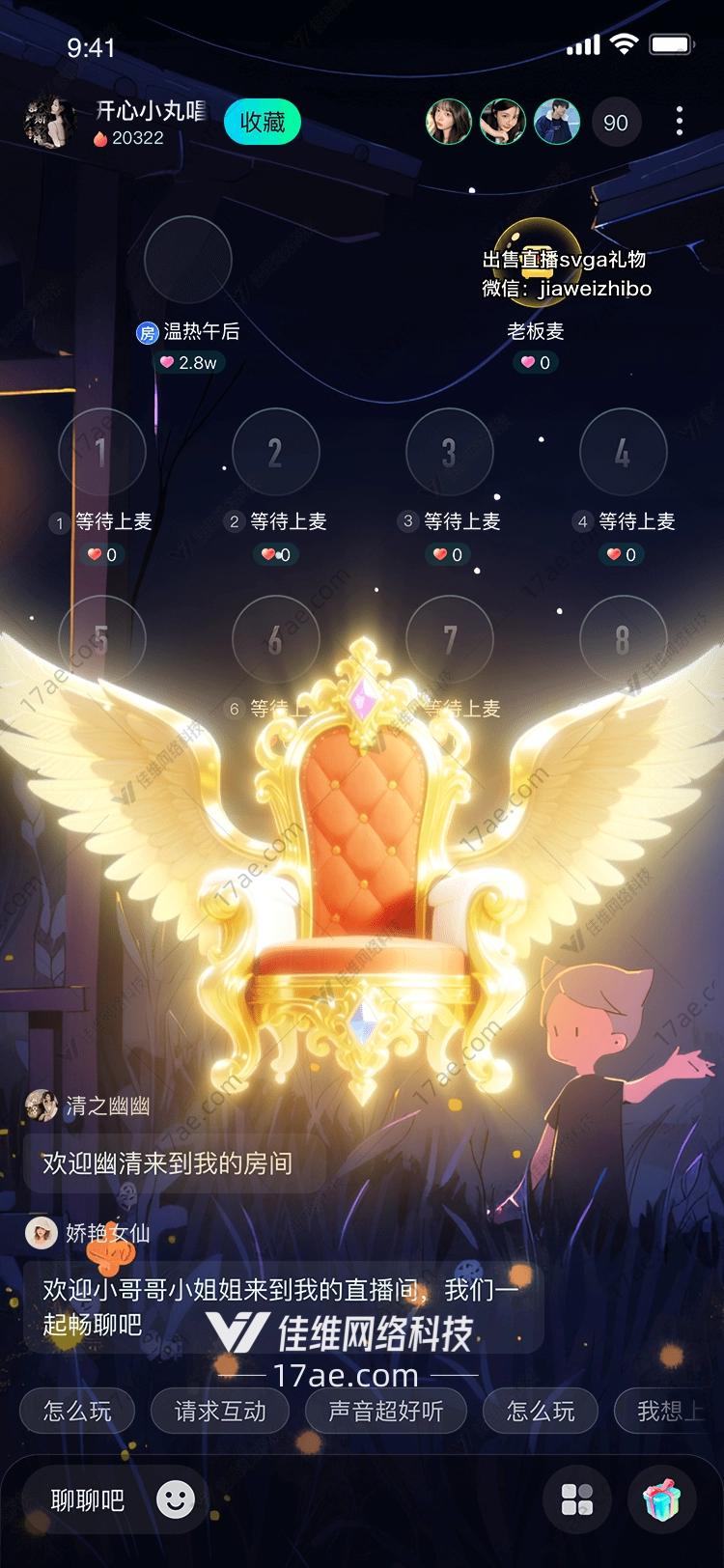Select the host seat 温热午后
Viewport: 724px width, 1568px height.
188,260
